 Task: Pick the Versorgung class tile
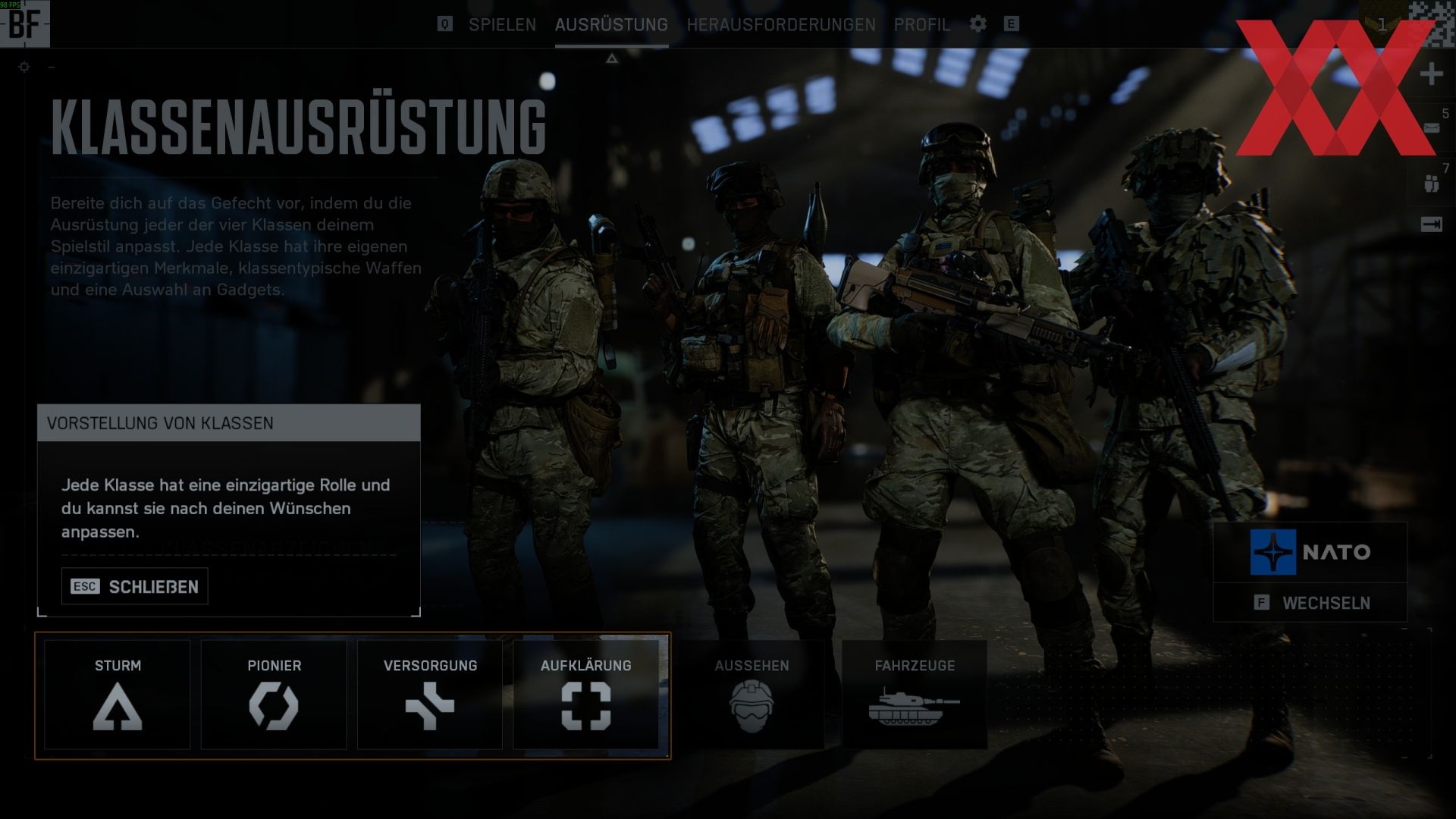pos(430,694)
